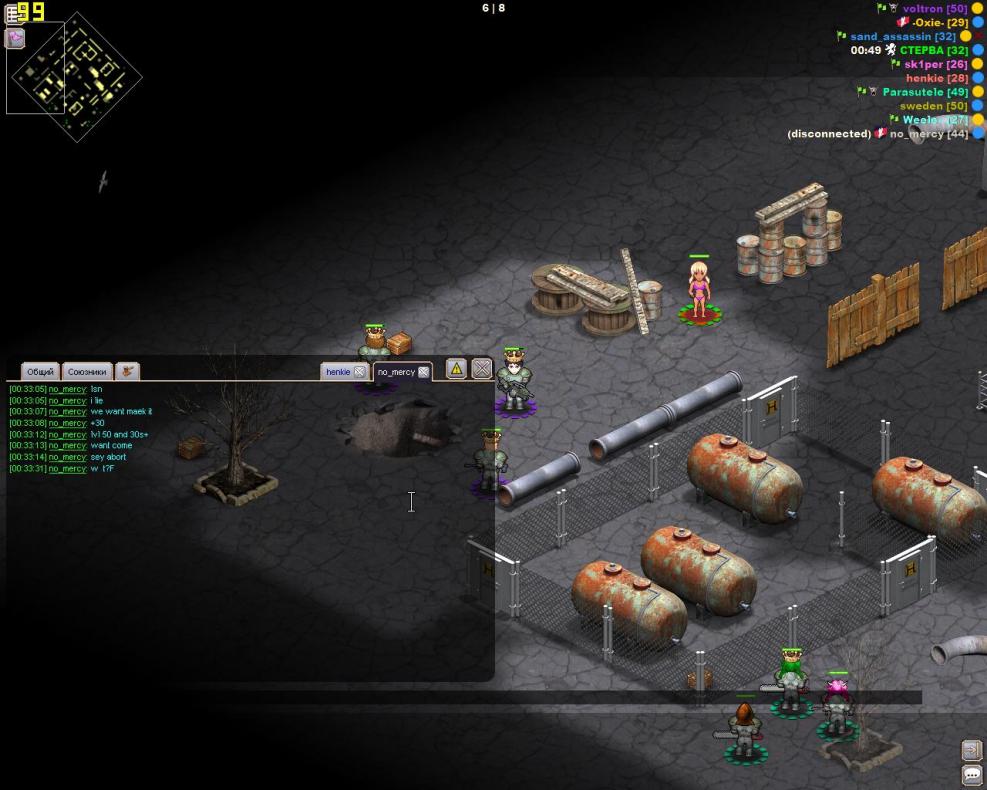Open the Союзники chat tab

(87, 372)
